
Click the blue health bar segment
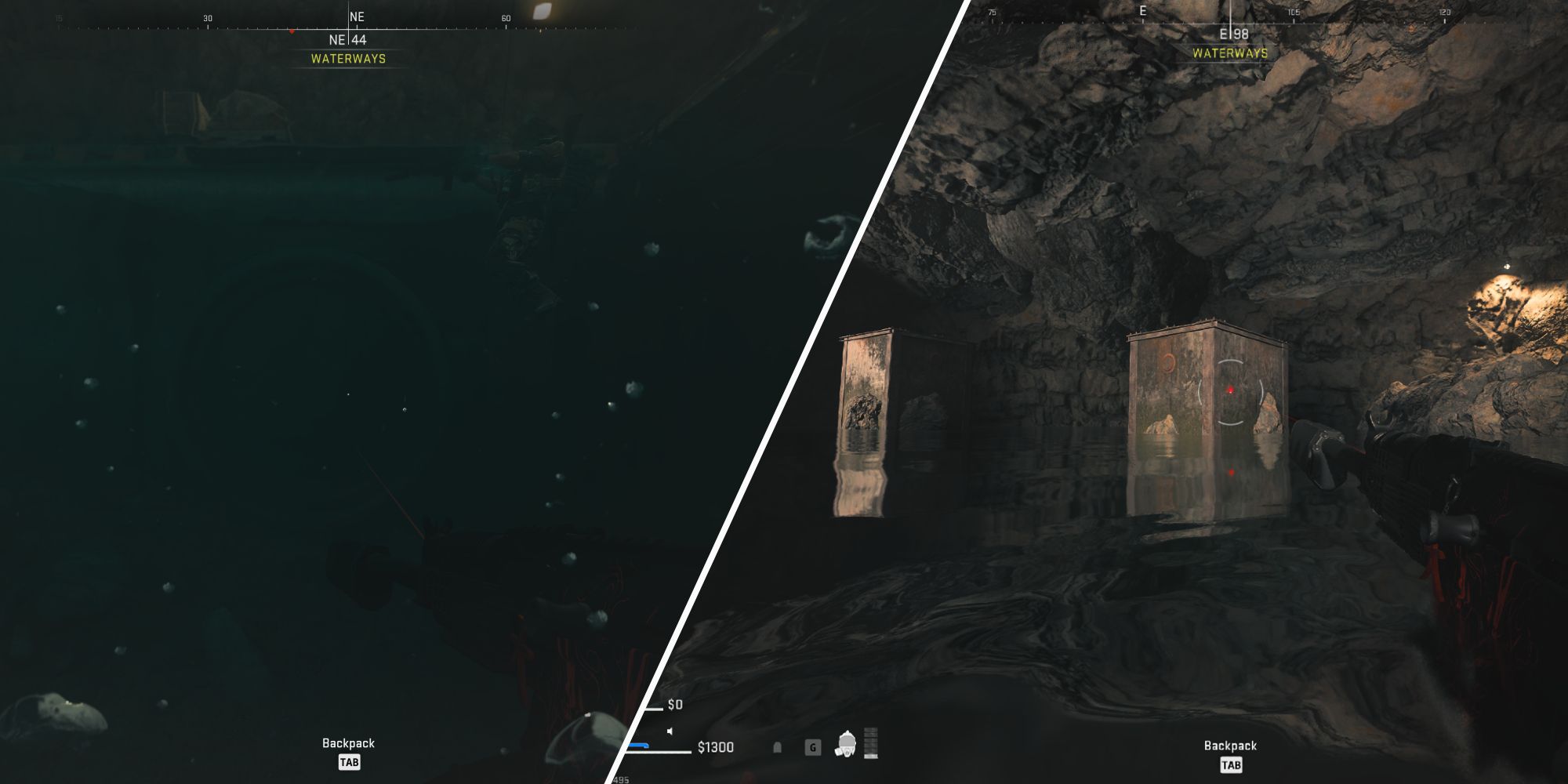click(638, 746)
